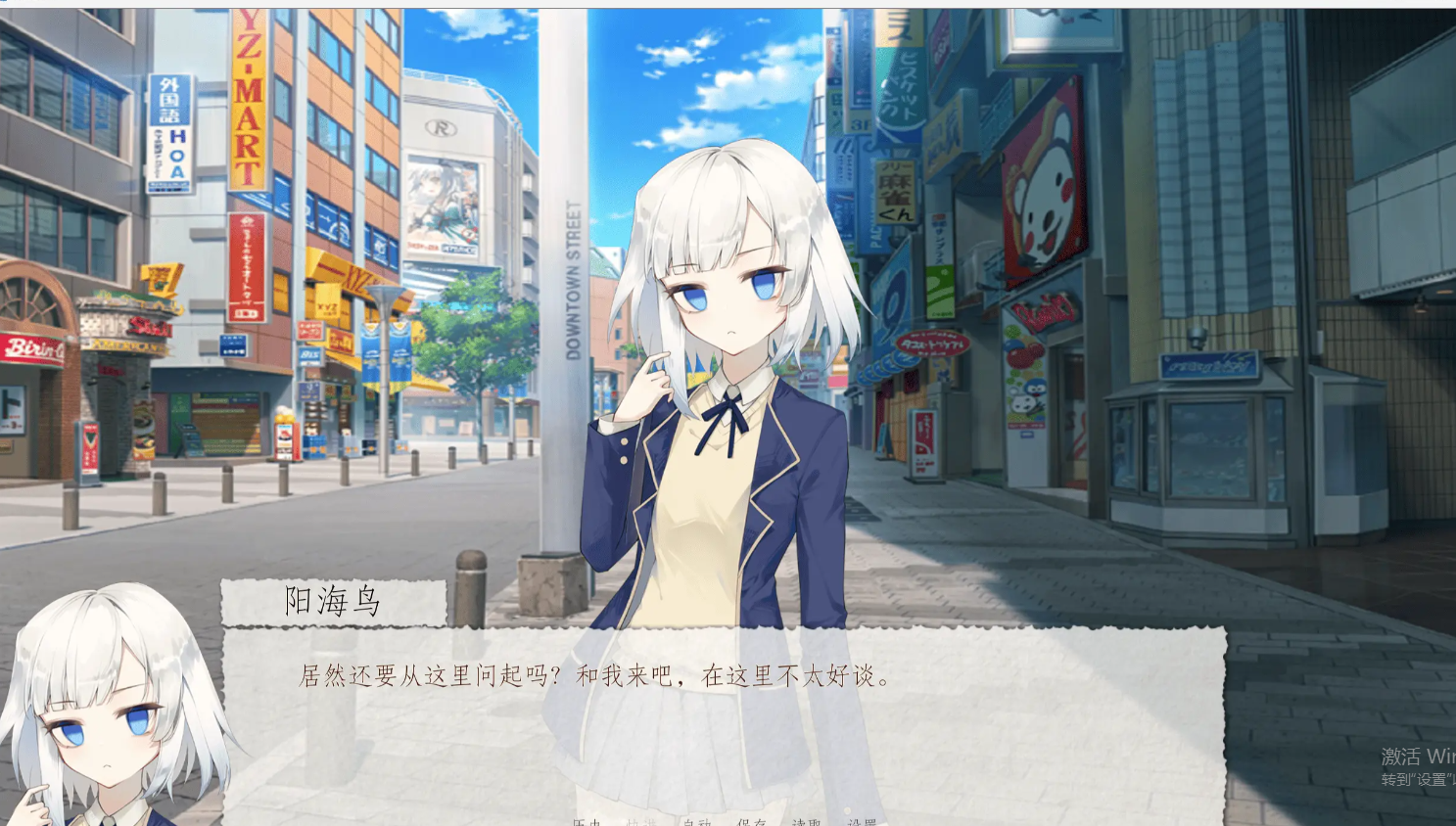
Task: Open the 读取 load screen
Action: coord(806,822)
